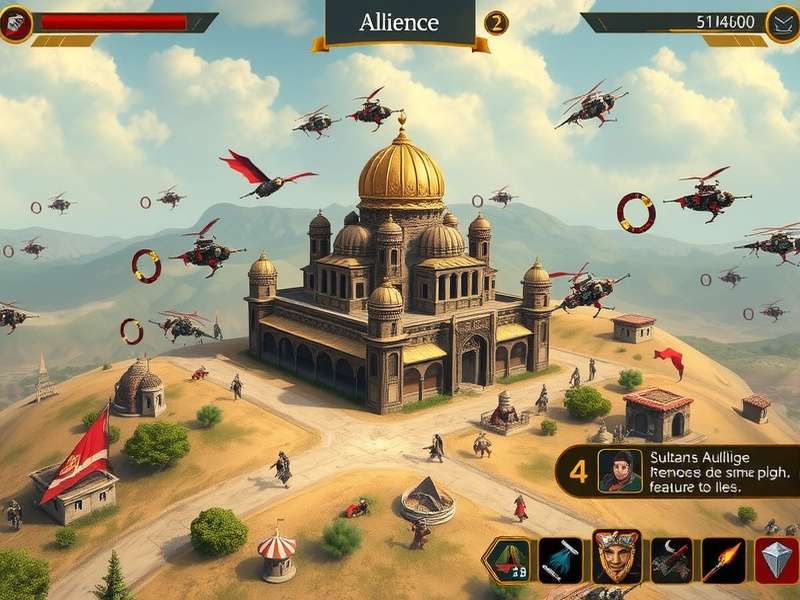This screenshot has height=600, width=800.
Task: Click the round number 2 badge
Action: (496, 23)
